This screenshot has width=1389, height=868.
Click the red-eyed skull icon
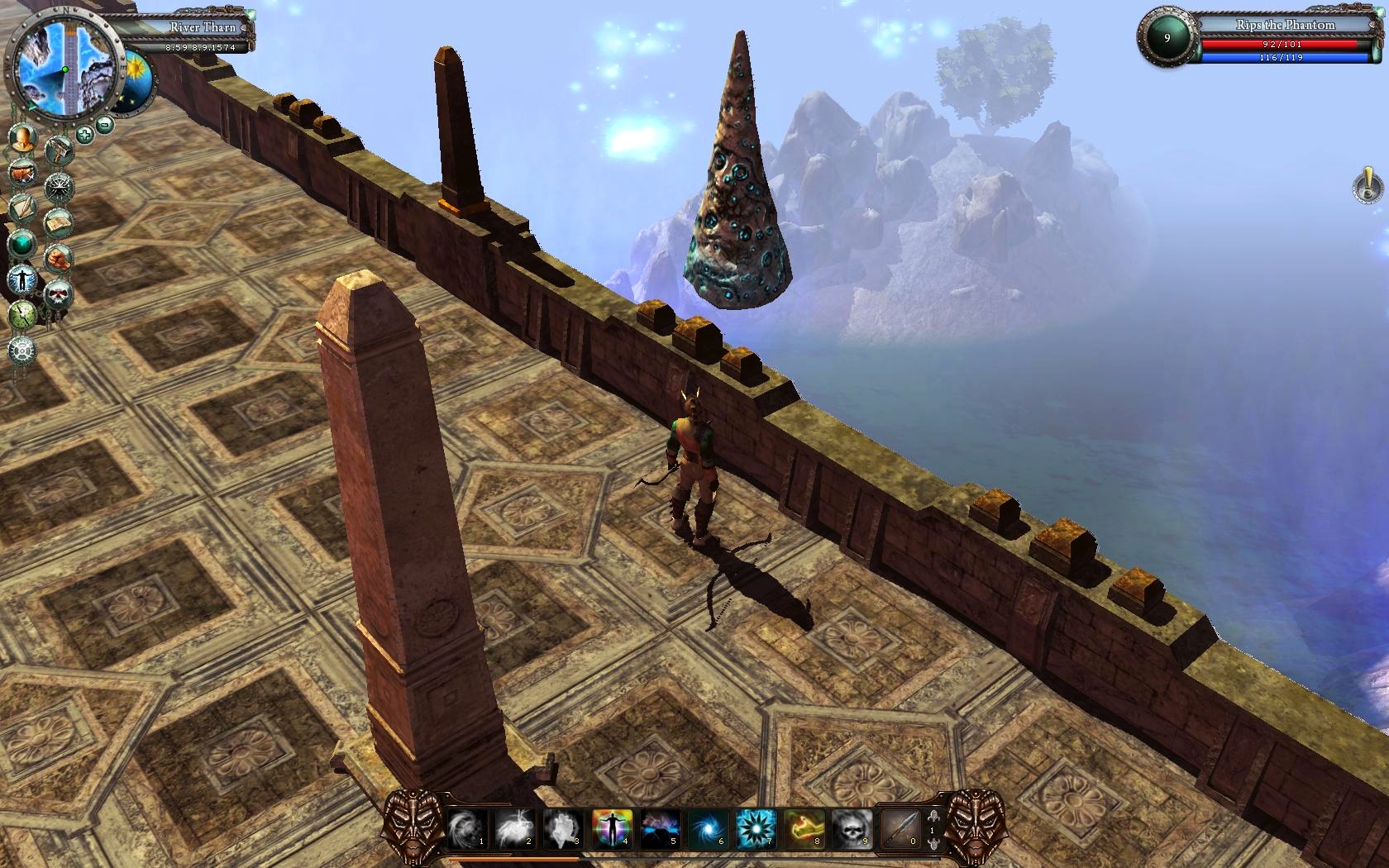click(x=58, y=294)
